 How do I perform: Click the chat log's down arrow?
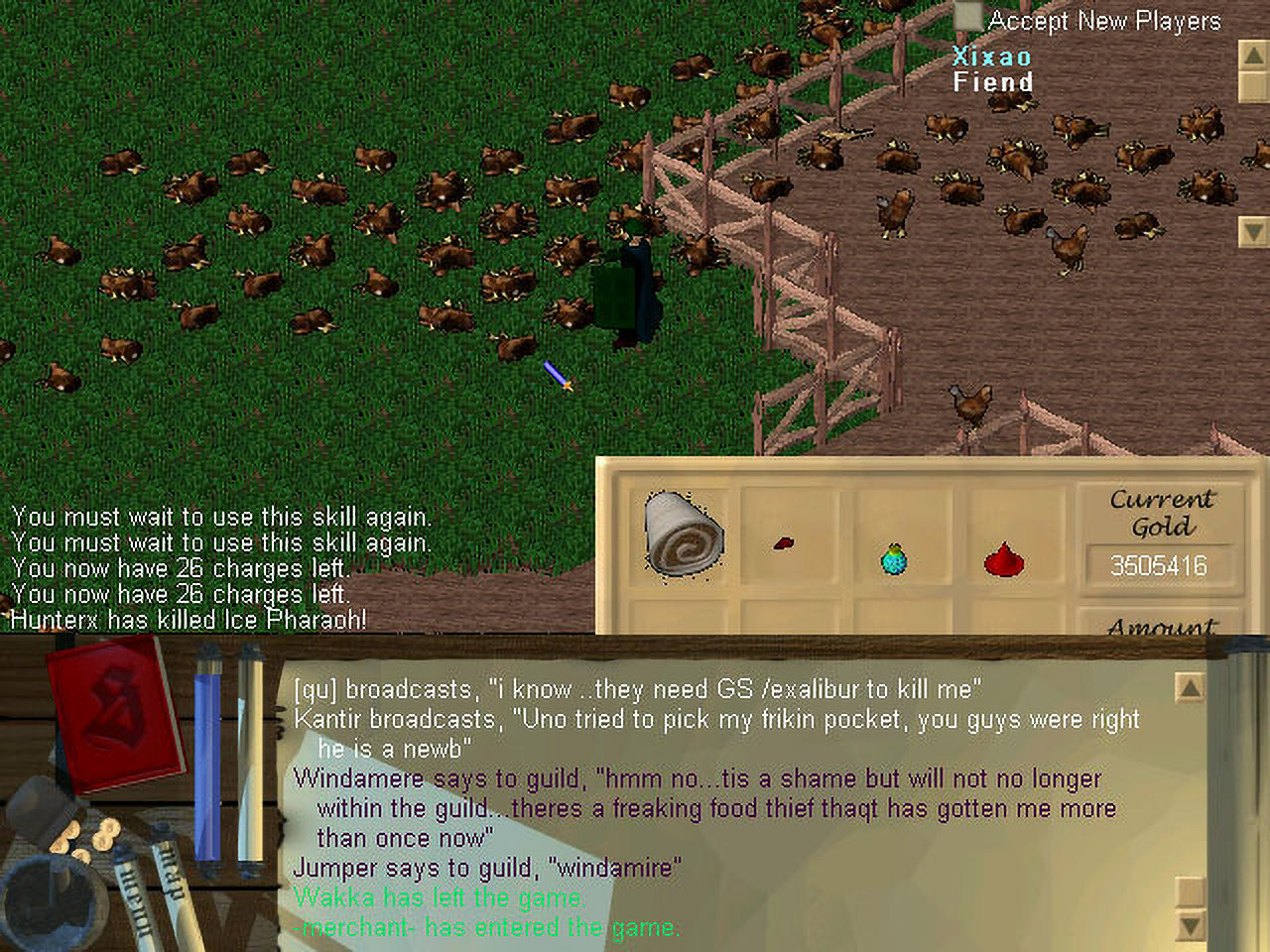point(1189,926)
